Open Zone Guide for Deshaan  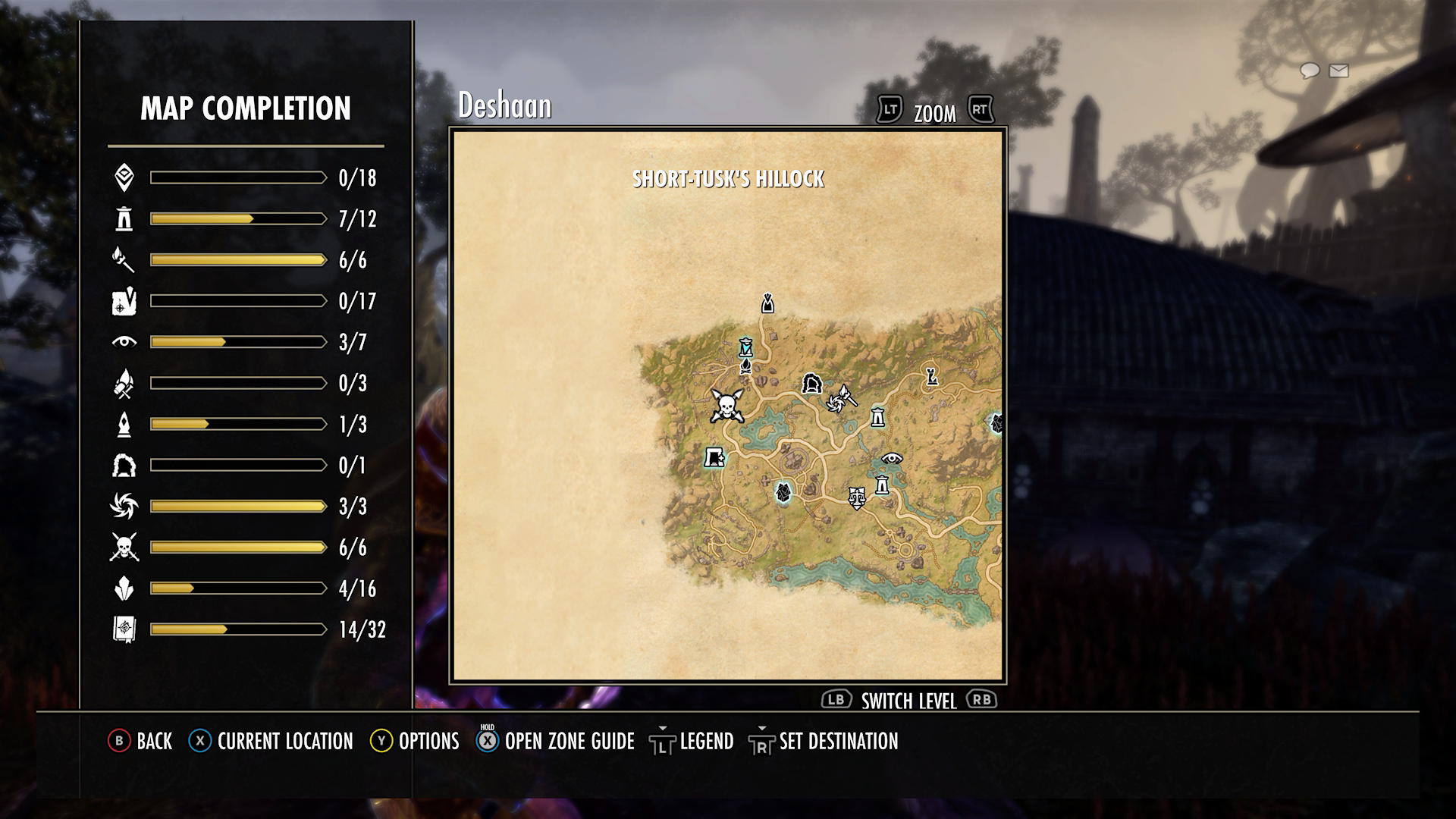[x=556, y=741]
